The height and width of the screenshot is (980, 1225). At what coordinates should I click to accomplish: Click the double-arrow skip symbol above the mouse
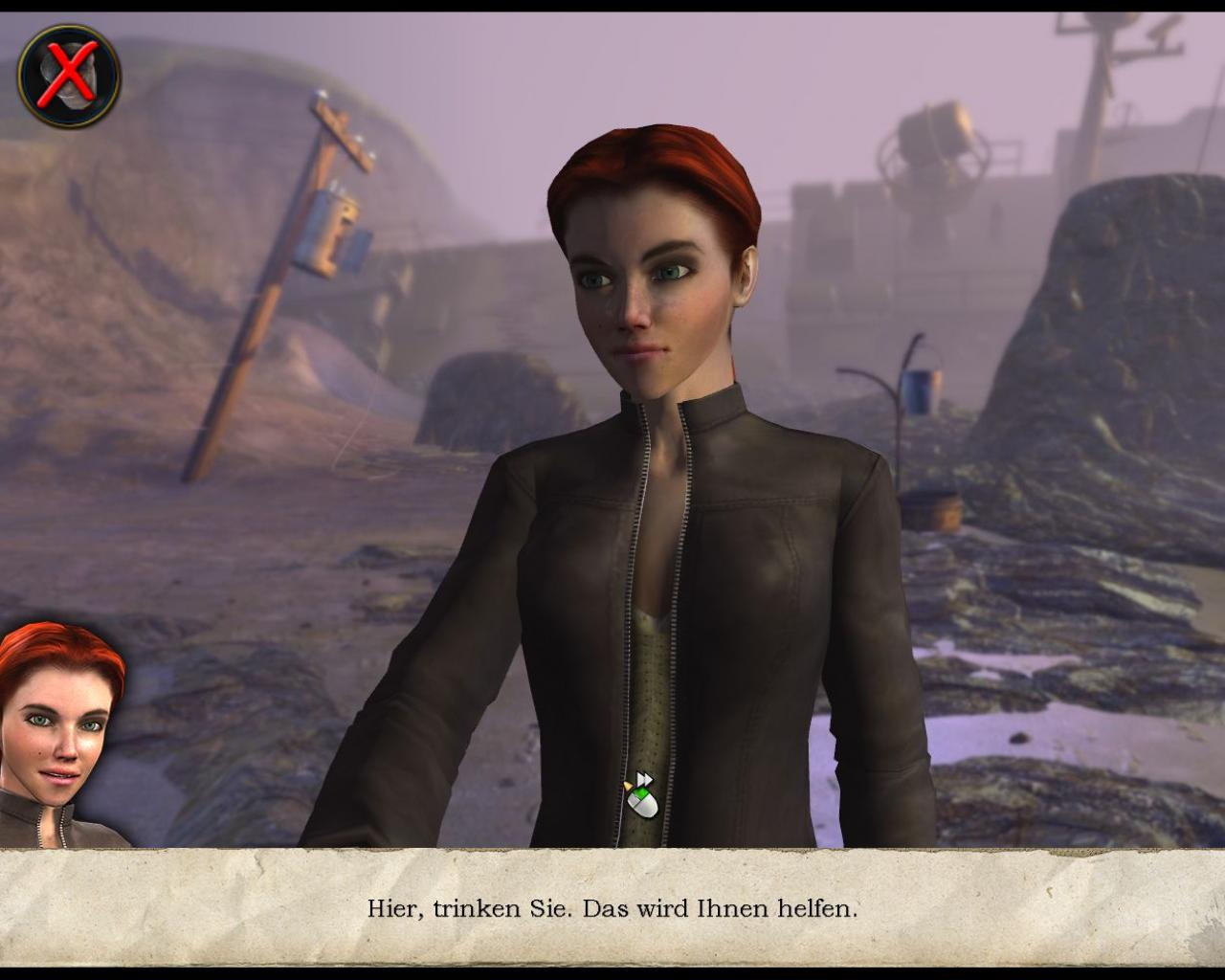point(643,777)
